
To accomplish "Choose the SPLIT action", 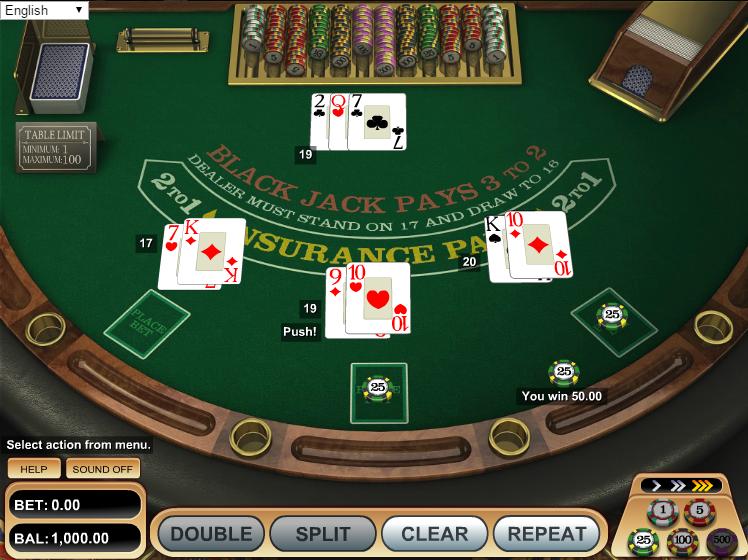I will 323,534.
